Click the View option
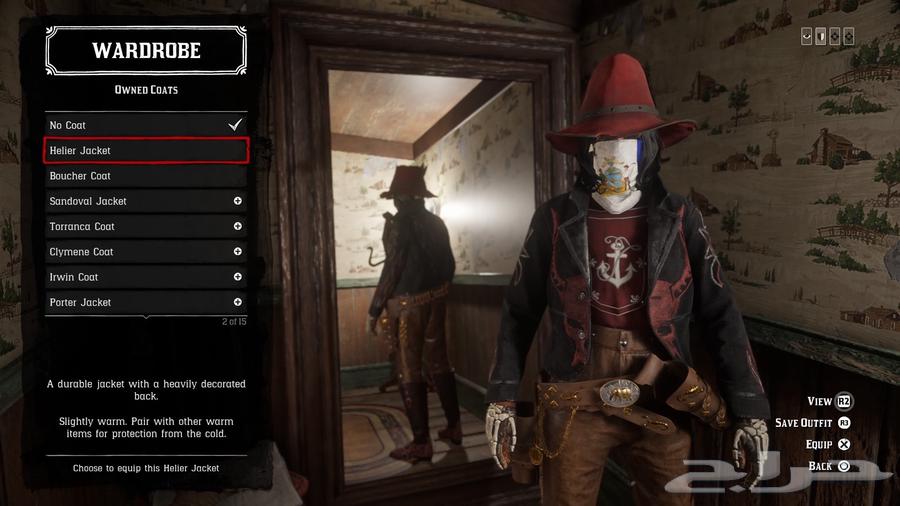Image resolution: width=900 pixels, height=506 pixels. tap(829, 401)
